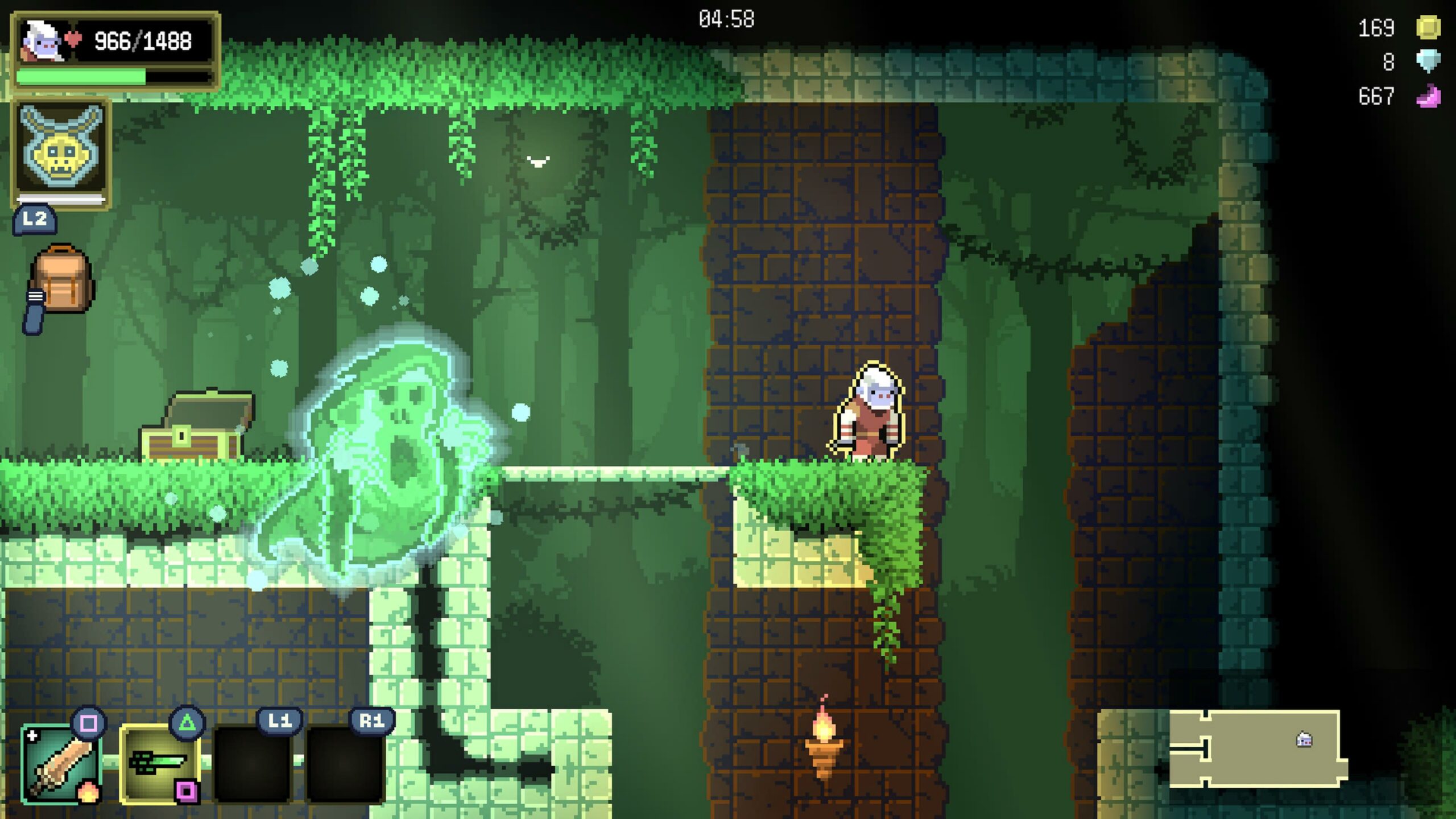Open the backpack inventory icon
Image resolution: width=1456 pixels, height=819 pixels.
(61, 280)
